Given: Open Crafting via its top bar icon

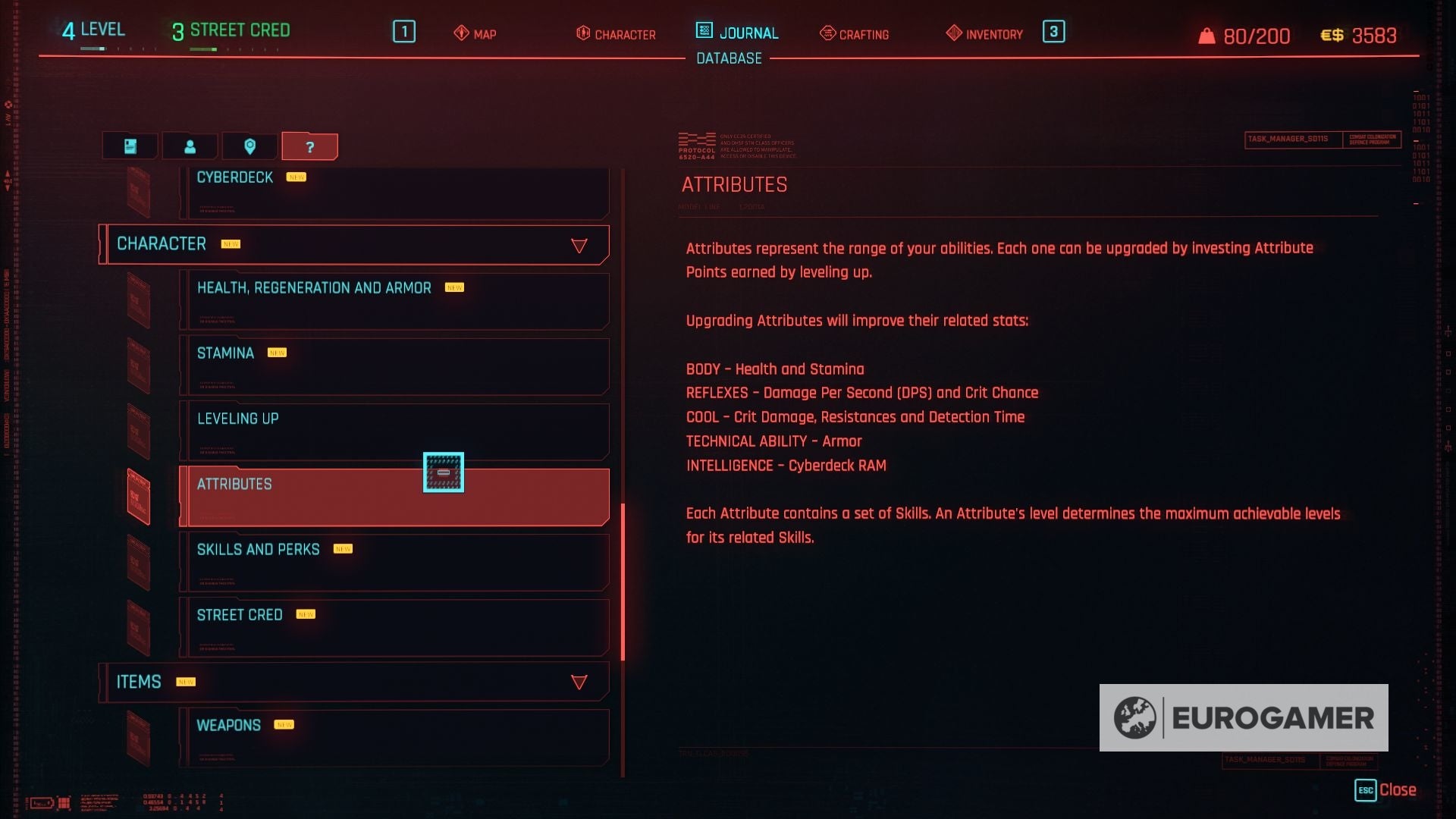Looking at the screenshot, I should (x=854, y=34).
